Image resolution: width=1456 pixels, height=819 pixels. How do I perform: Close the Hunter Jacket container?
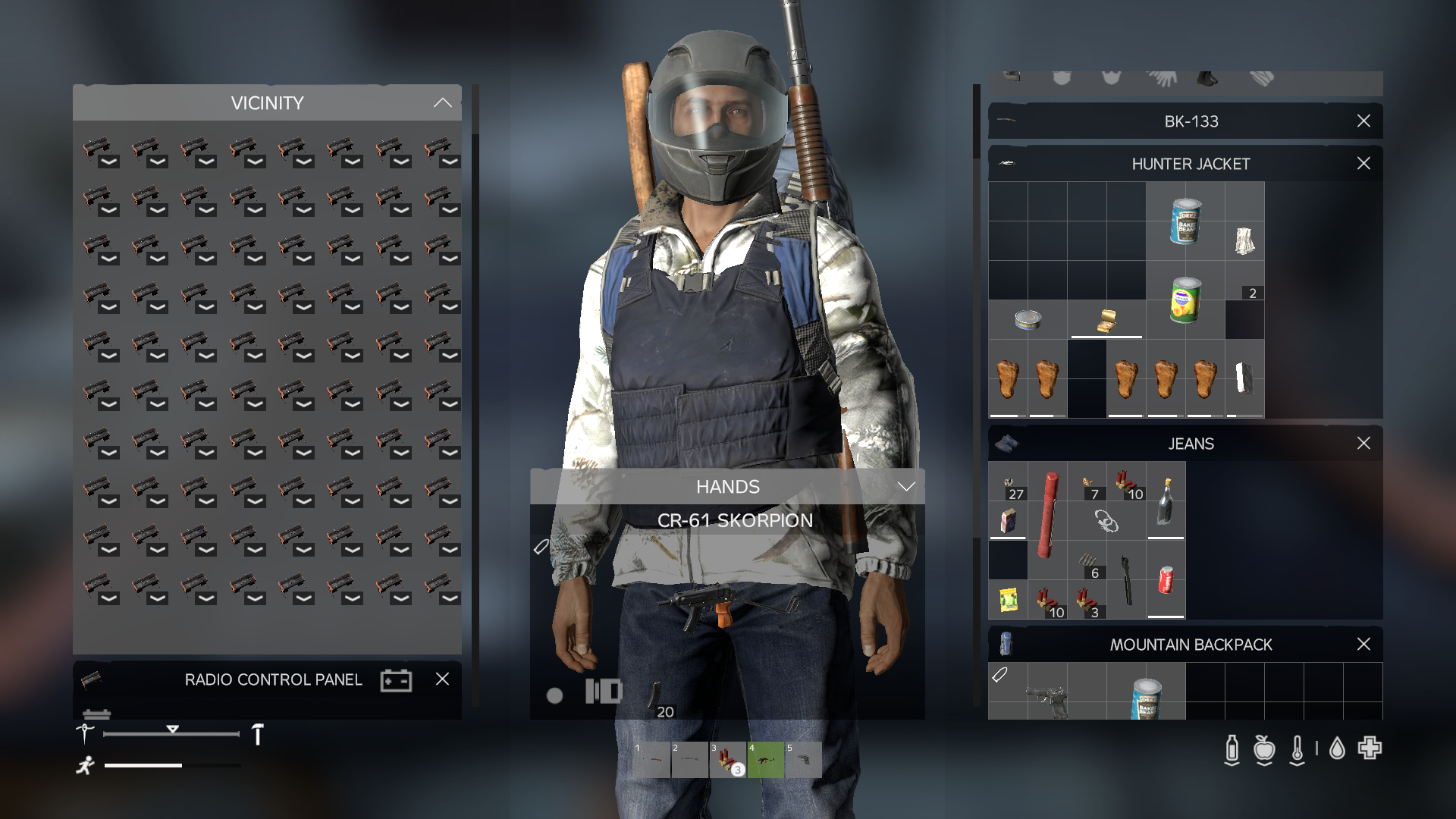coord(1363,164)
